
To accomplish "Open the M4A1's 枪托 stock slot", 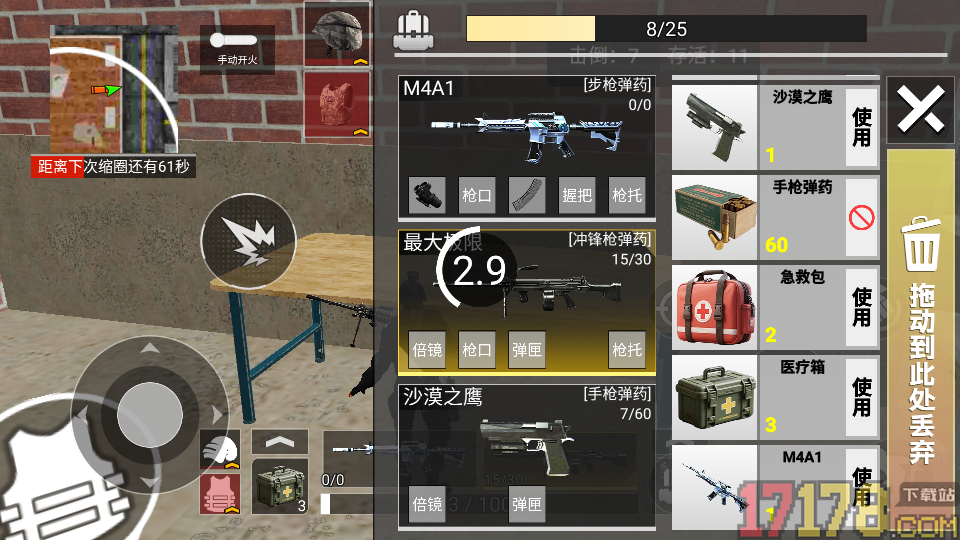I will click(627, 195).
